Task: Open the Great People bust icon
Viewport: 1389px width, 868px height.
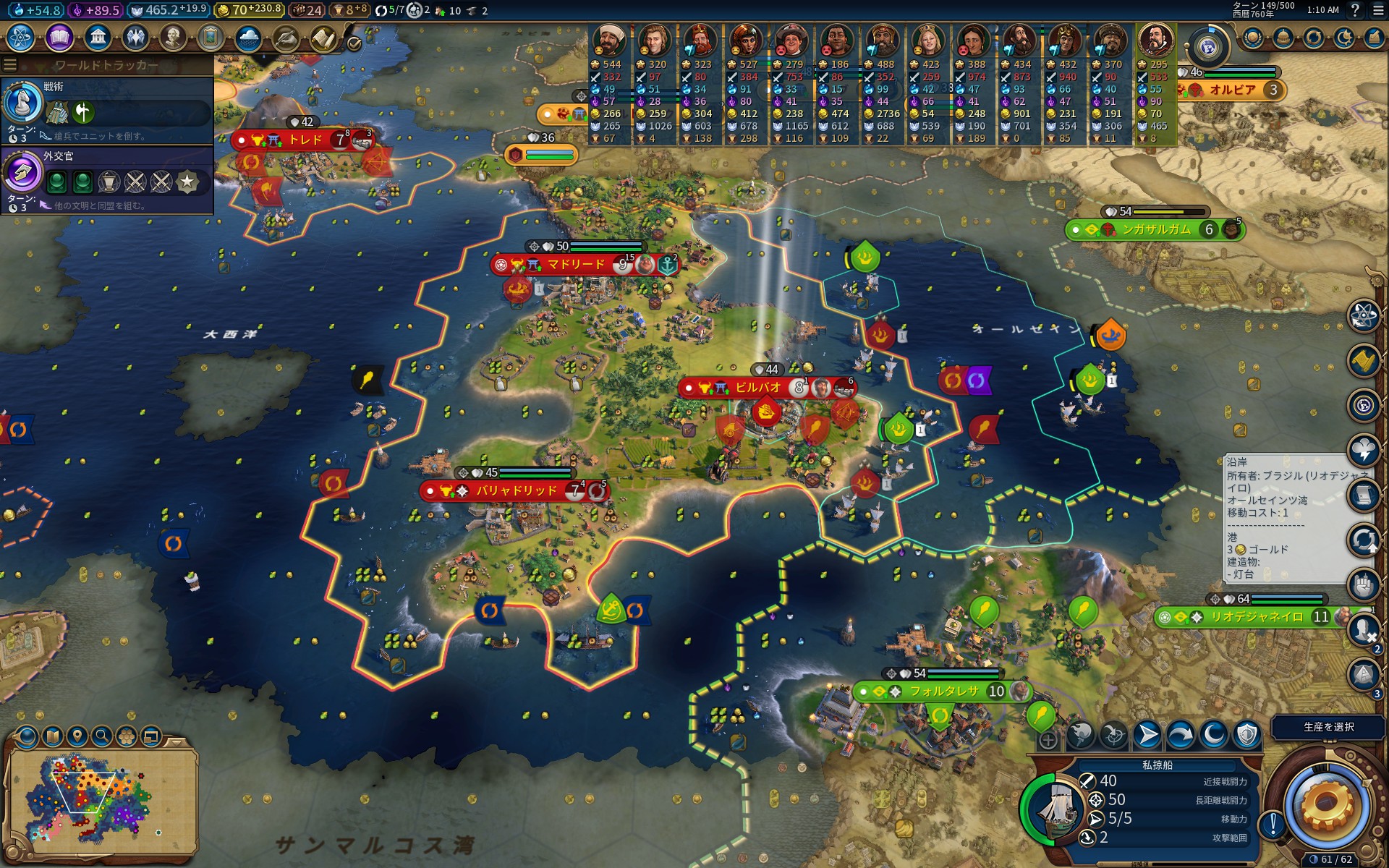Action: click(173, 38)
